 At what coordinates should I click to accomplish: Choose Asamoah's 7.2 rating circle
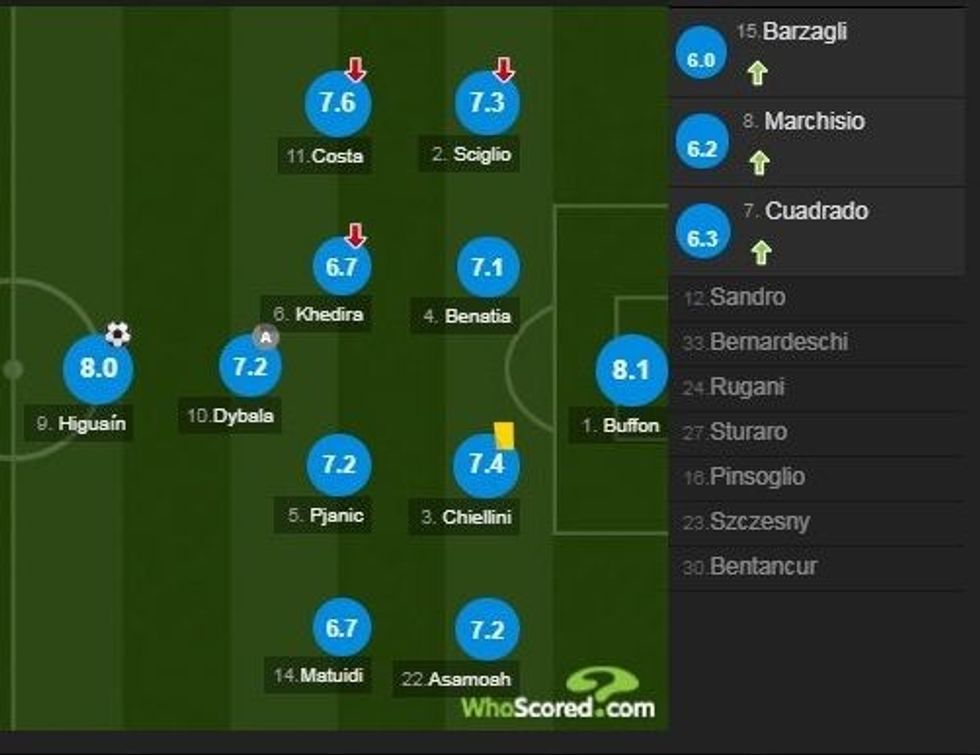487,629
